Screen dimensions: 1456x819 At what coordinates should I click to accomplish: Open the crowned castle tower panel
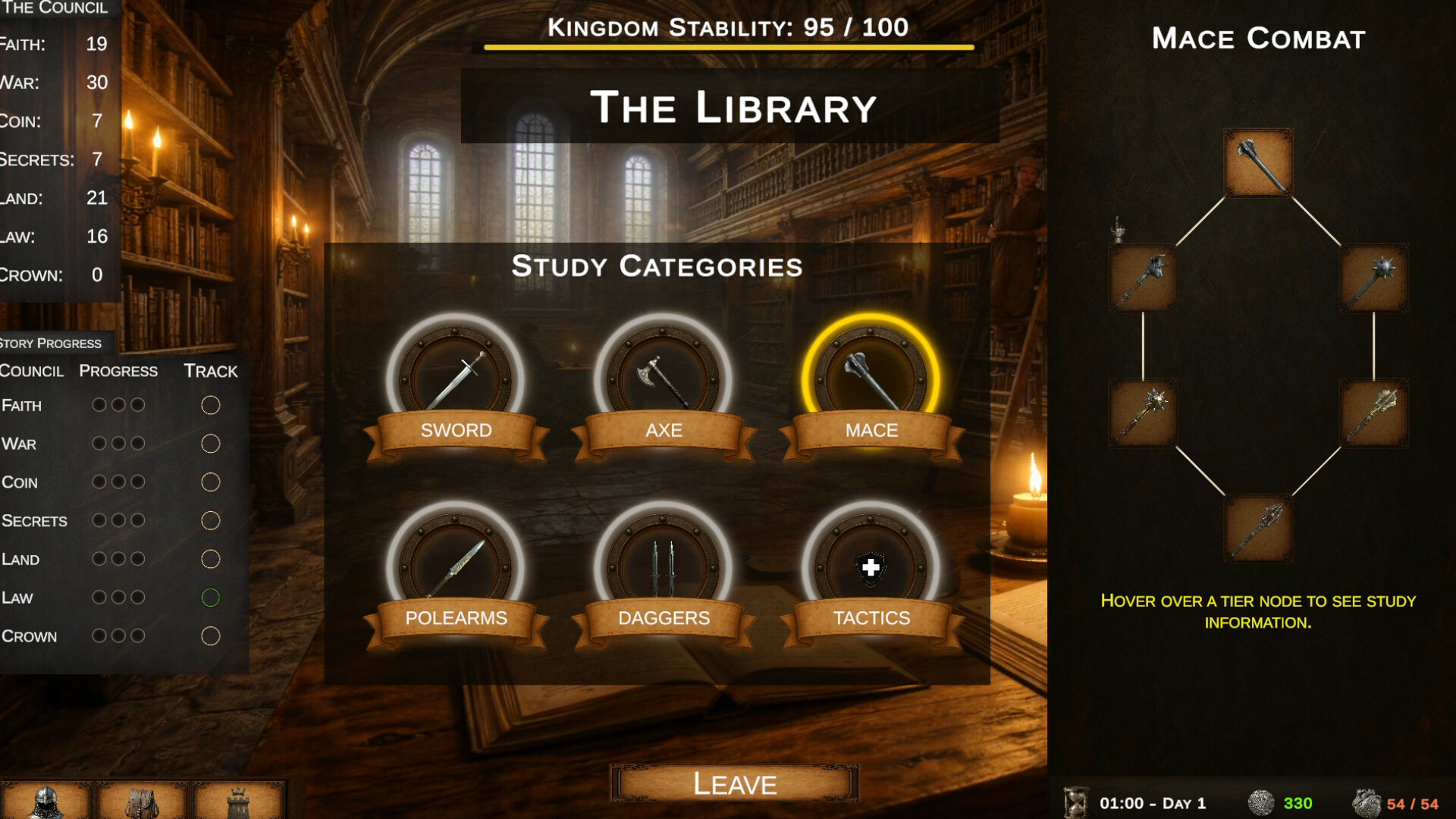pos(238,801)
